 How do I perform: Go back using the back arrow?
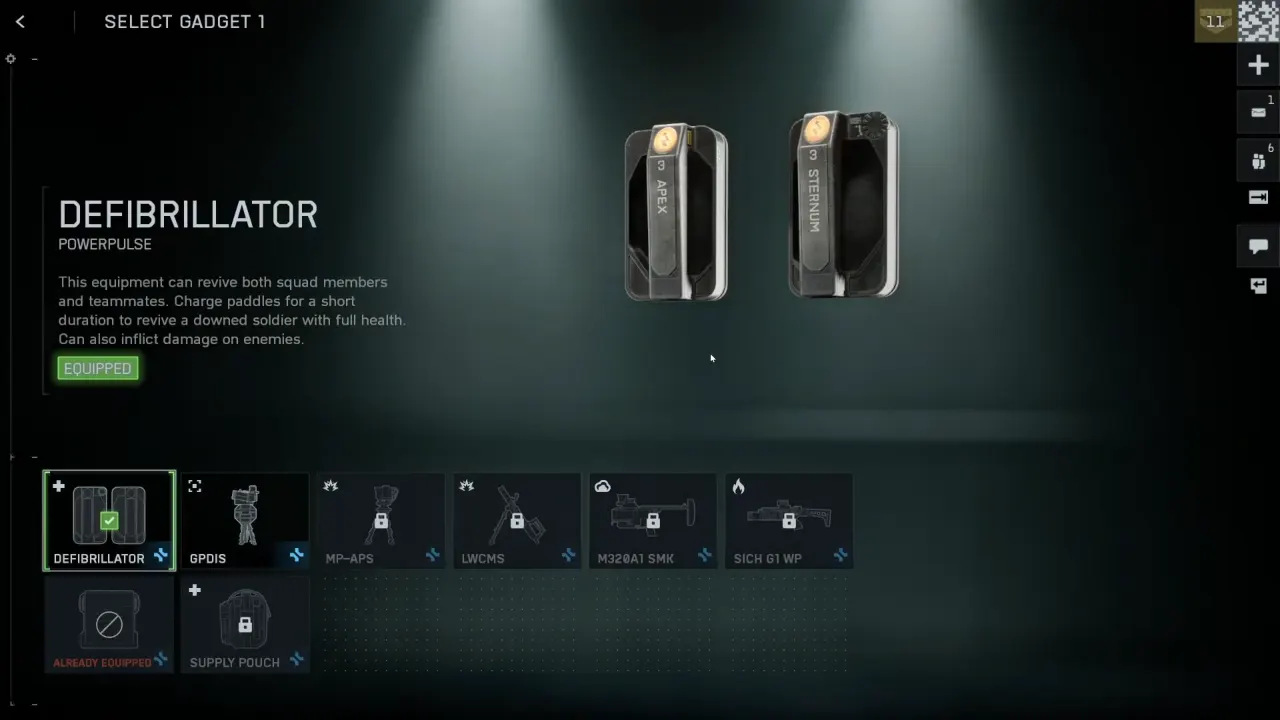pos(20,21)
